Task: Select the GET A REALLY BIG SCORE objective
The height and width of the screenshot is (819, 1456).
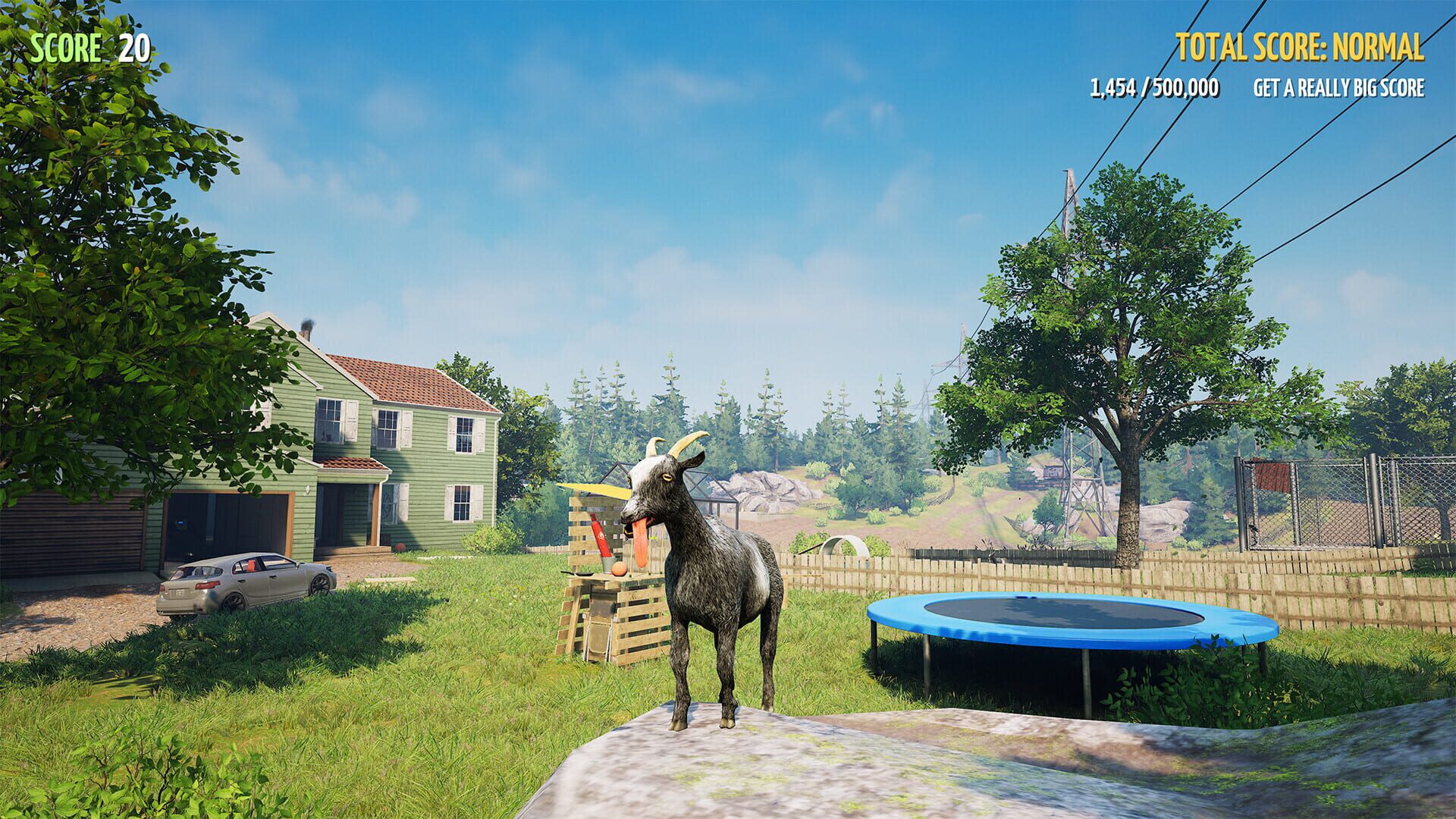Action: (1338, 89)
